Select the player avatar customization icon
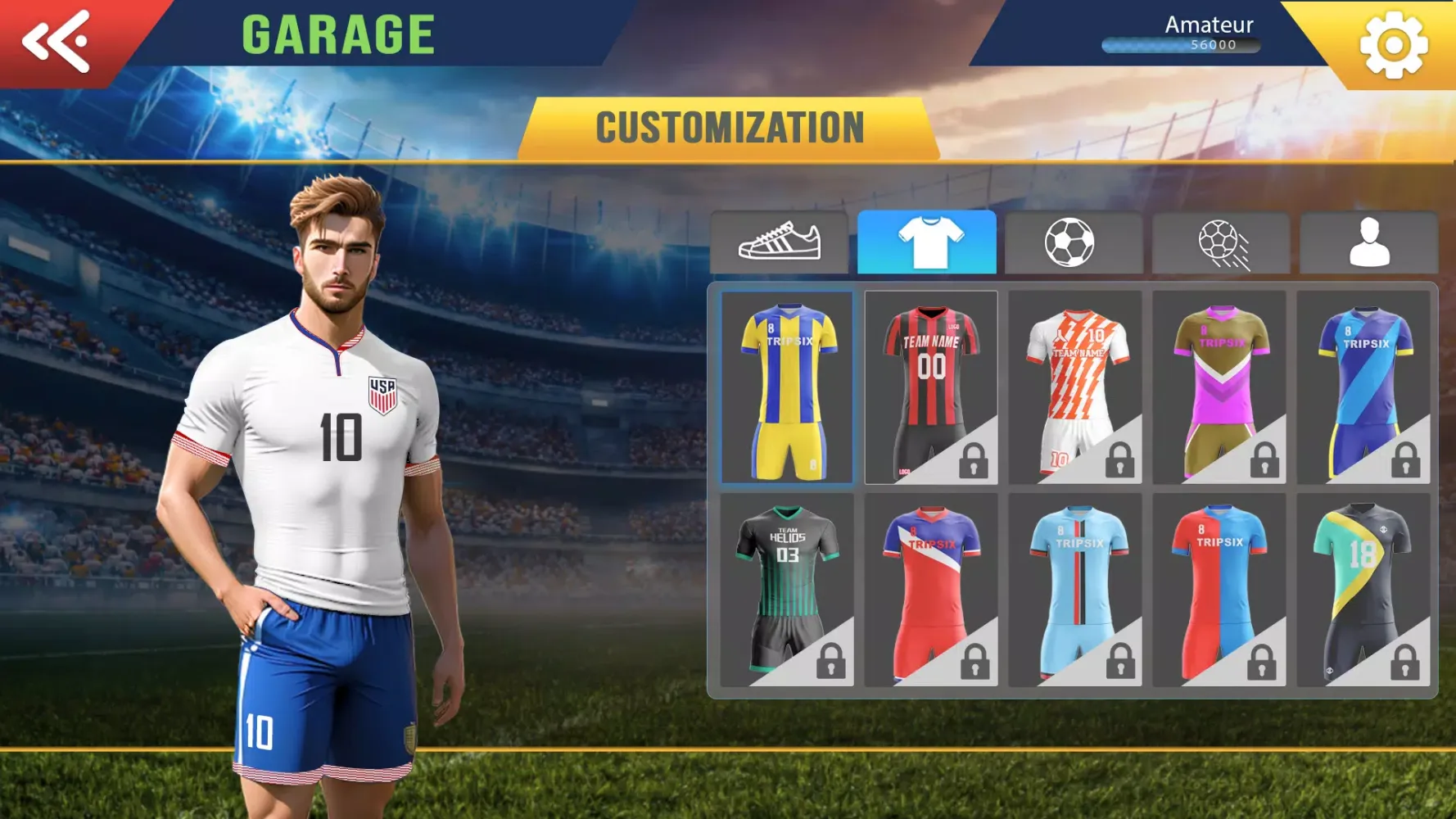Image resolution: width=1456 pixels, height=819 pixels. click(x=1367, y=243)
